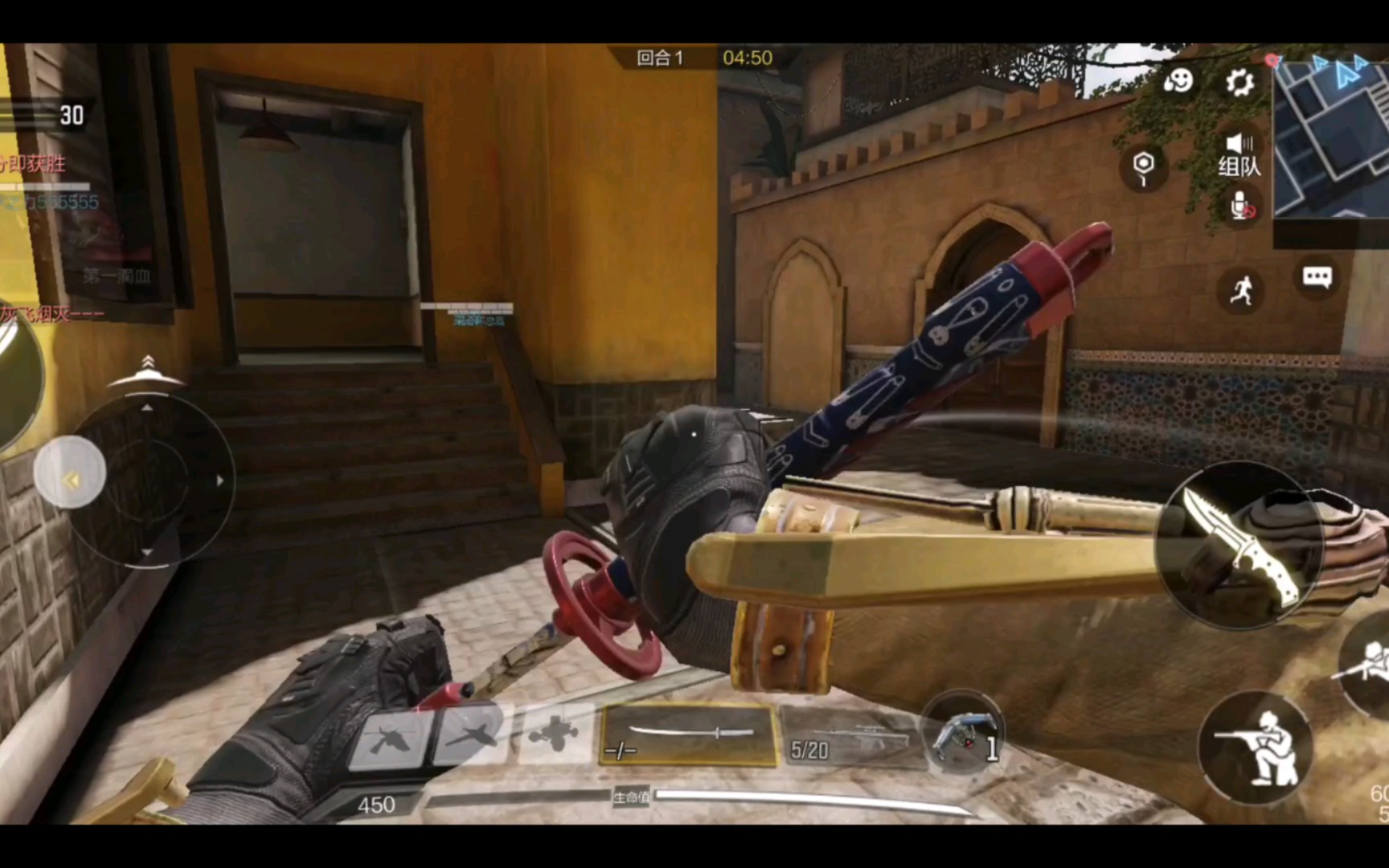
Task: Tap the hexagon location ping button
Action: [1143, 167]
